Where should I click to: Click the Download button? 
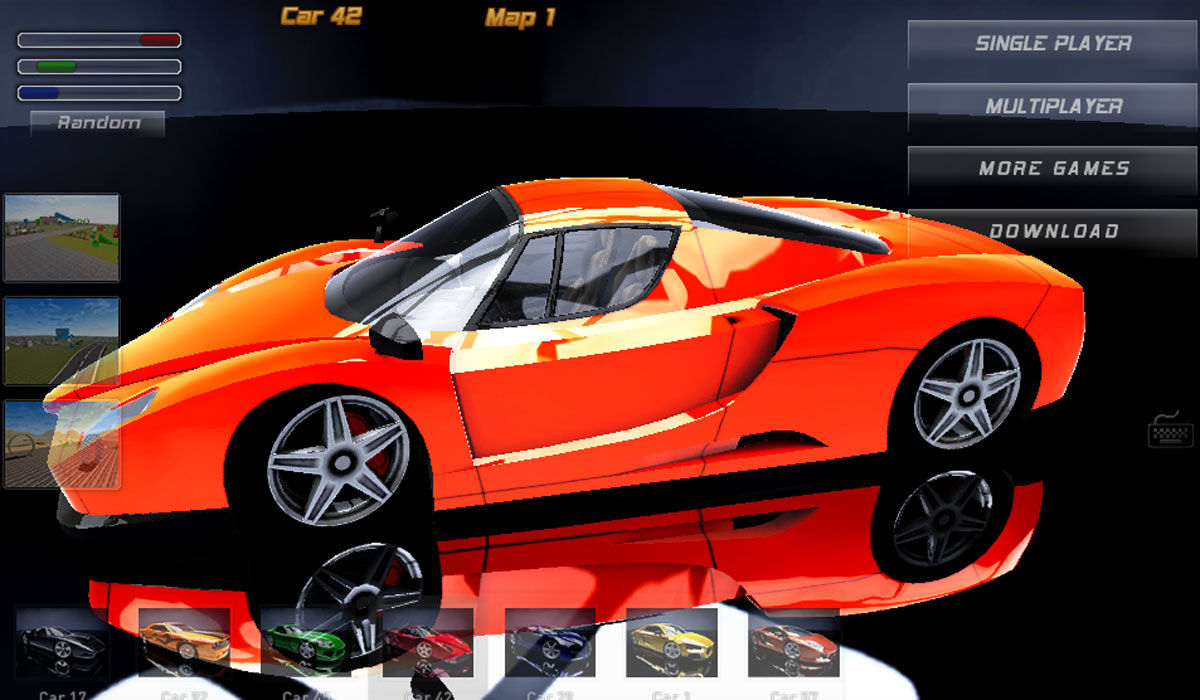(1052, 231)
